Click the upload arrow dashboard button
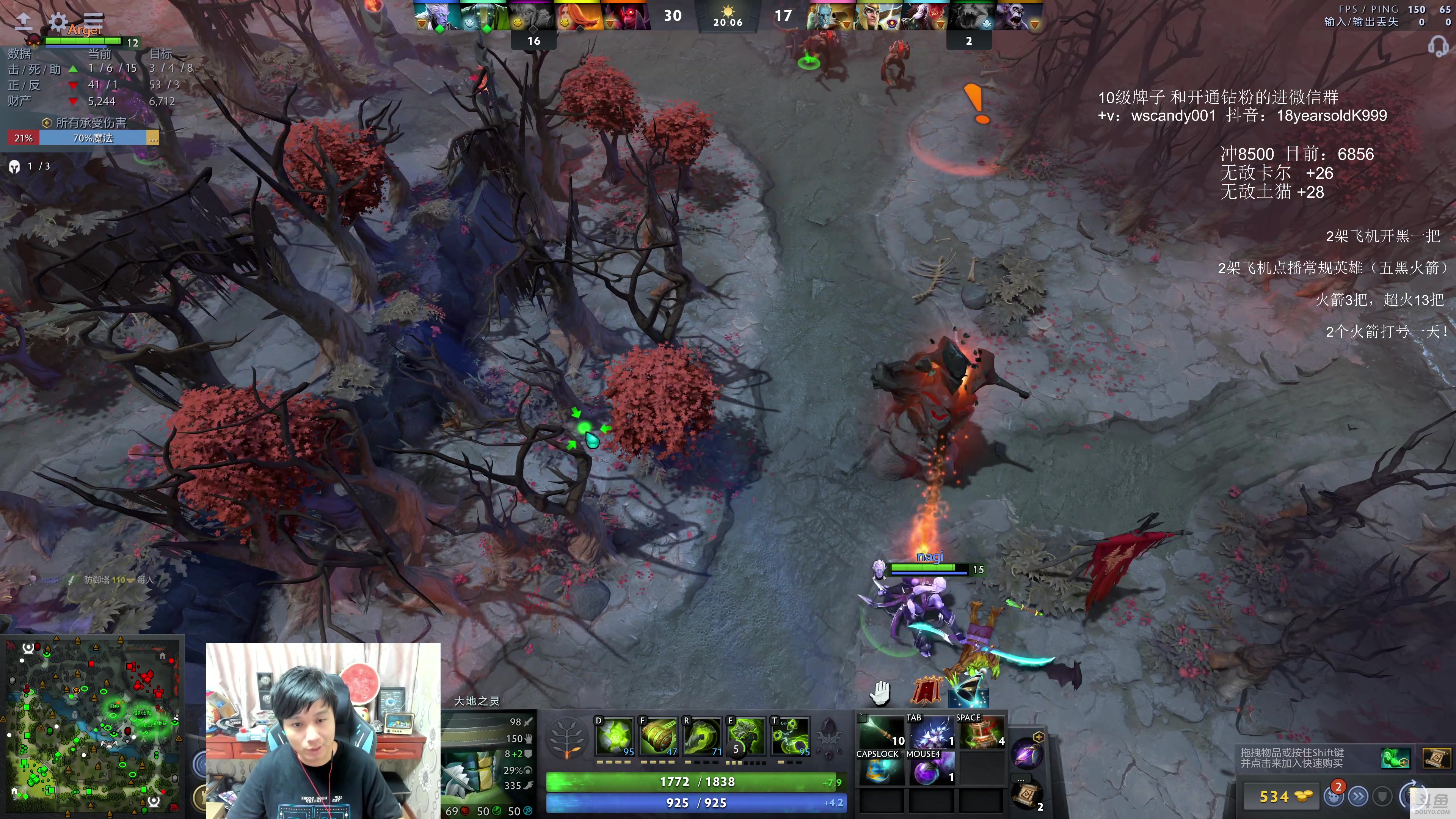1456x819 pixels. 23,22
